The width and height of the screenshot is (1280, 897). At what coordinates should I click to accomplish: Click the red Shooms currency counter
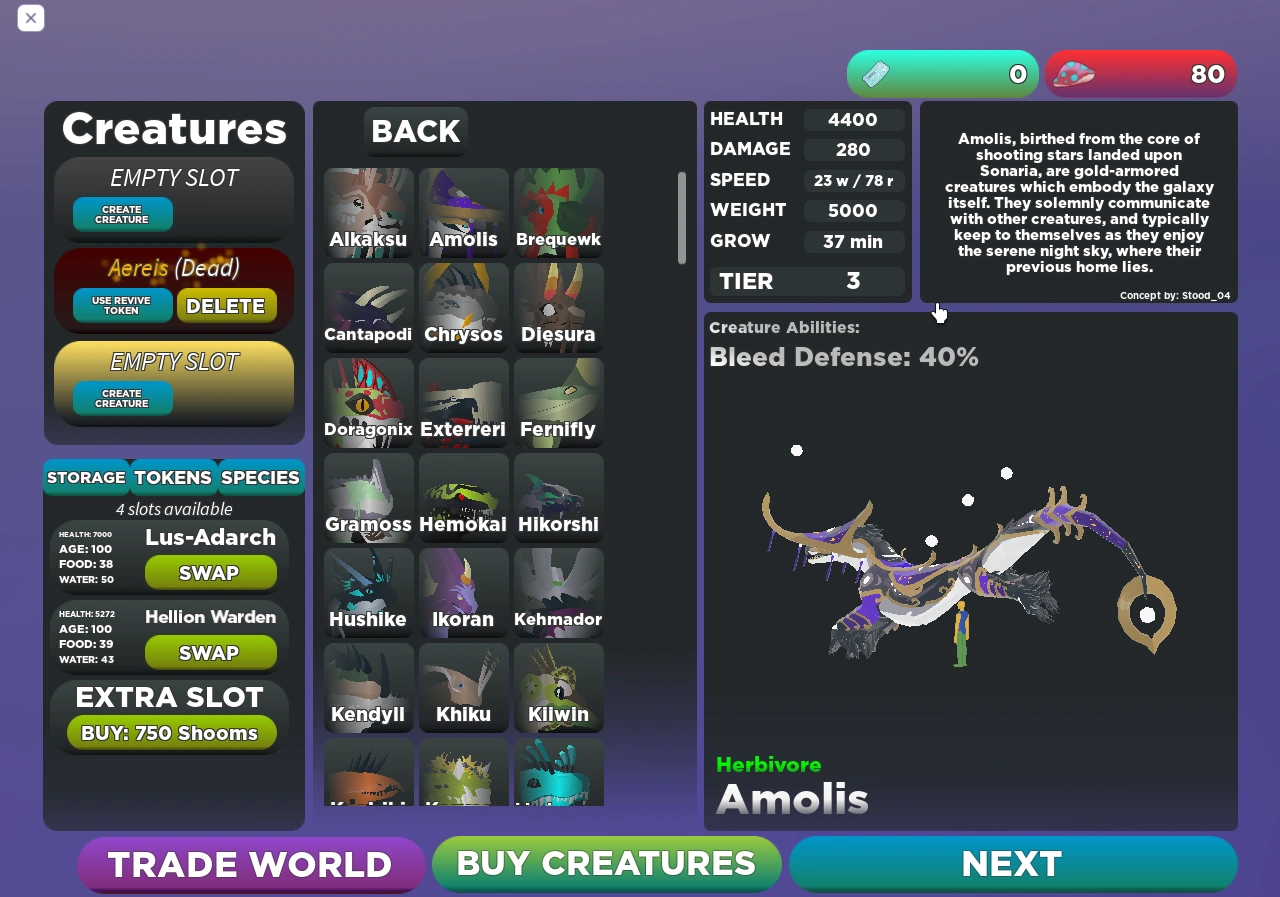(1140, 74)
